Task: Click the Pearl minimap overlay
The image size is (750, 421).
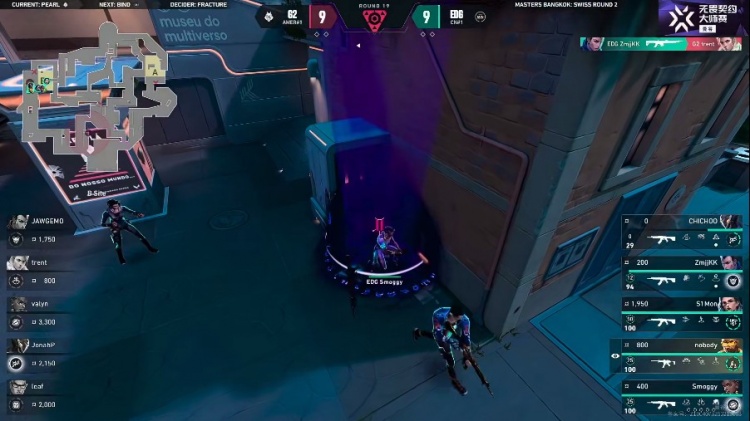Action: coord(100,93)
